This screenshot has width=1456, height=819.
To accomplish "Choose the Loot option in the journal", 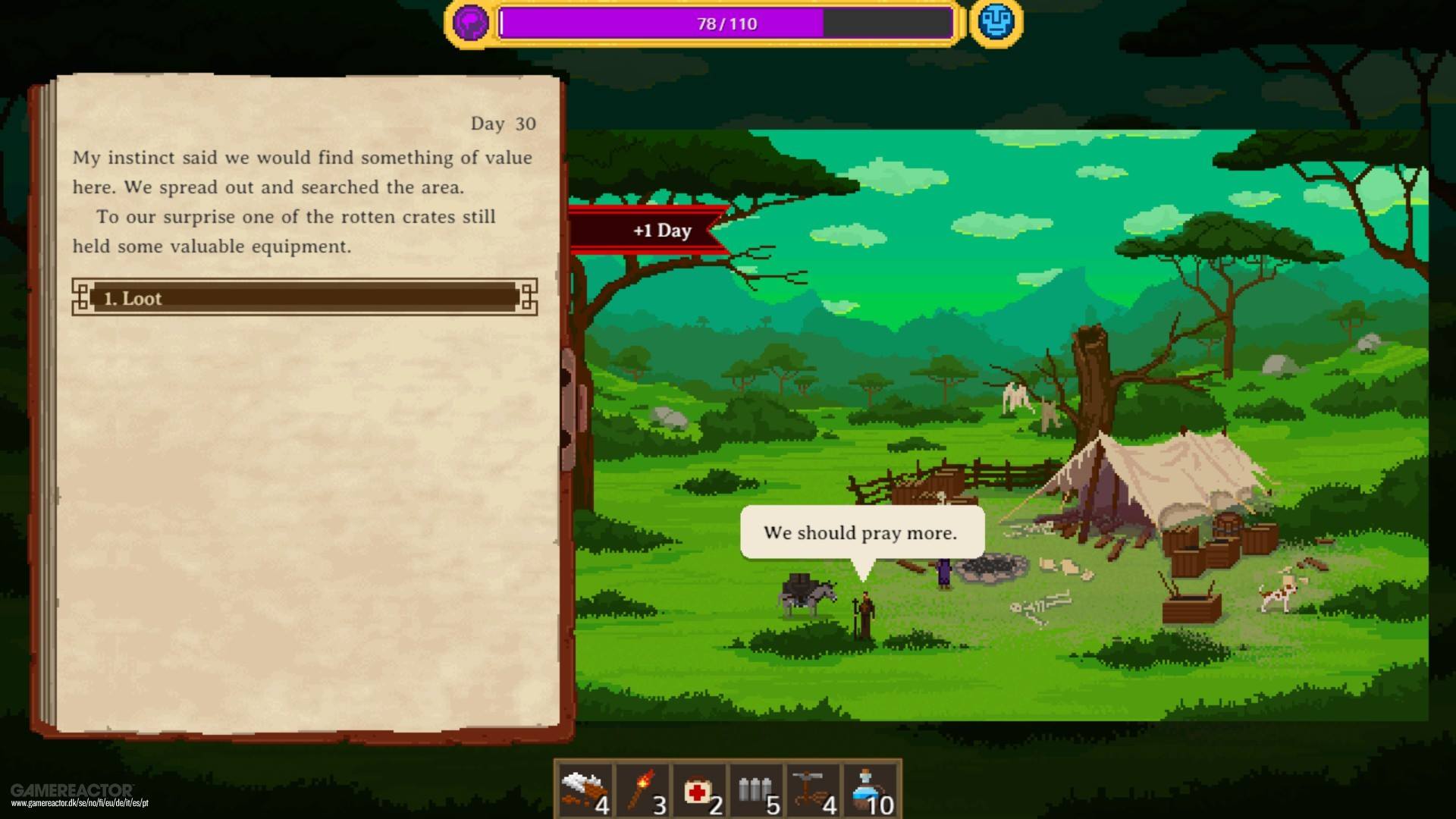I will tap(304, 297).
